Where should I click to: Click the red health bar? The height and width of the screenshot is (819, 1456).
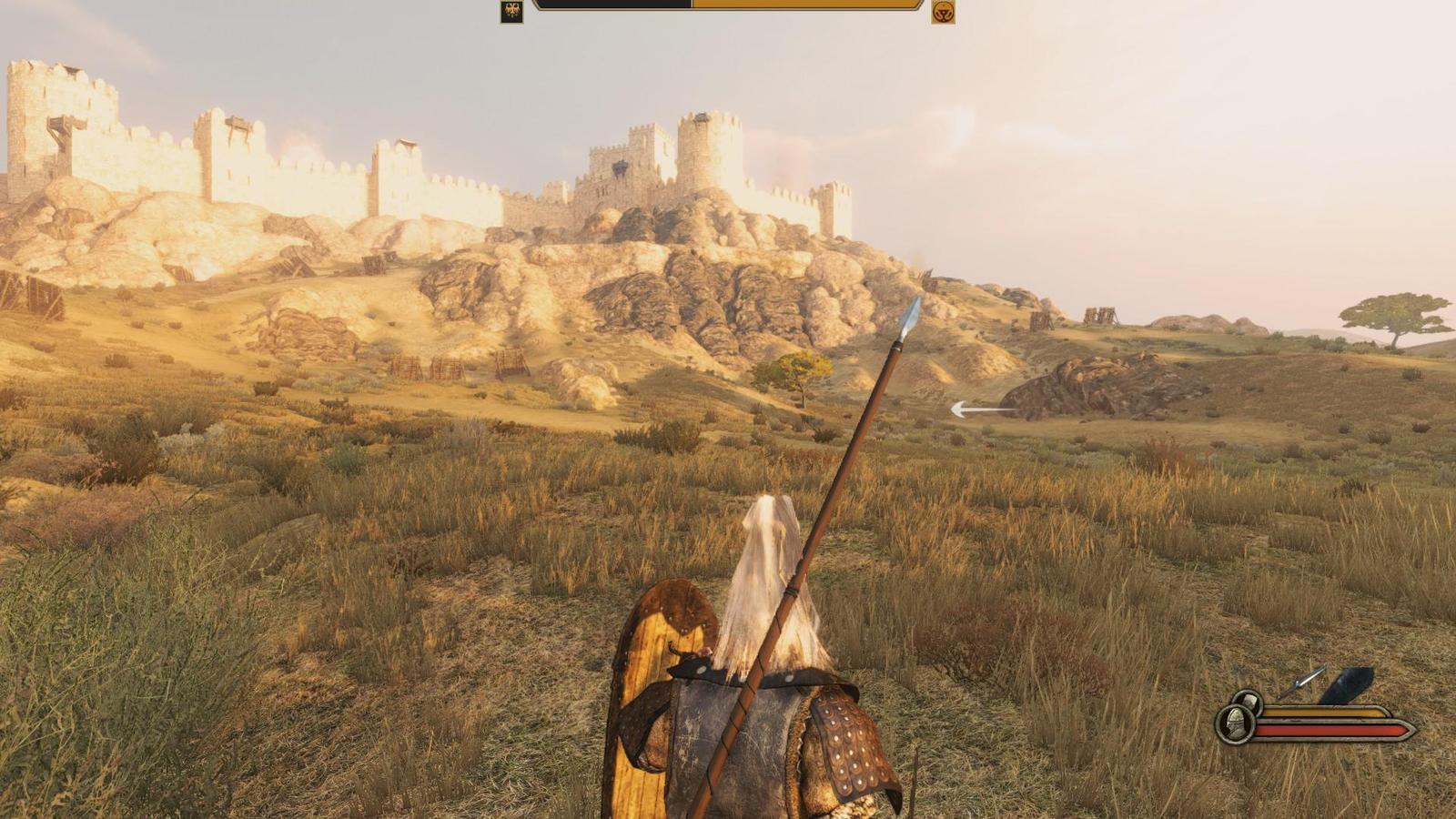click(1329, 729)
